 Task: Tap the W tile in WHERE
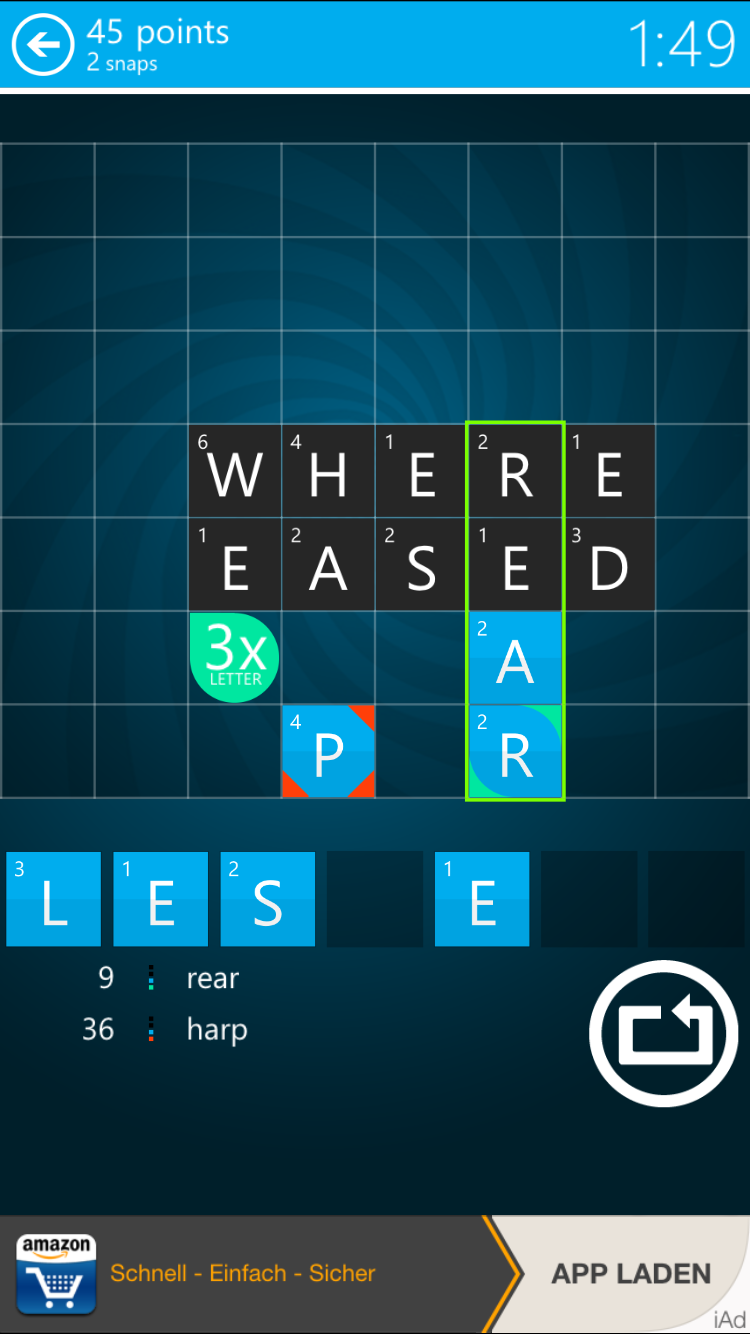(x=235, y=471)
